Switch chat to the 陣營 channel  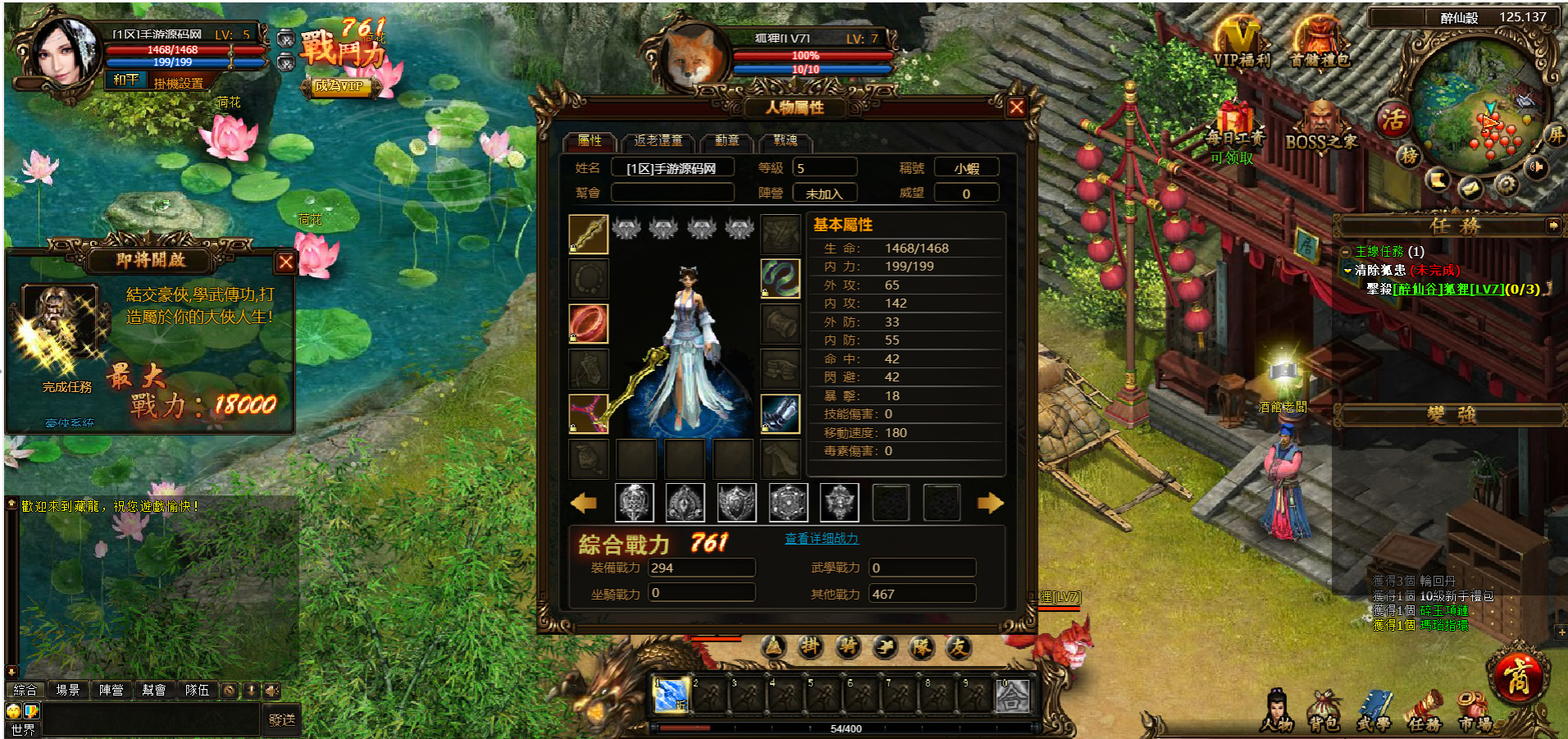coord(111,691)
